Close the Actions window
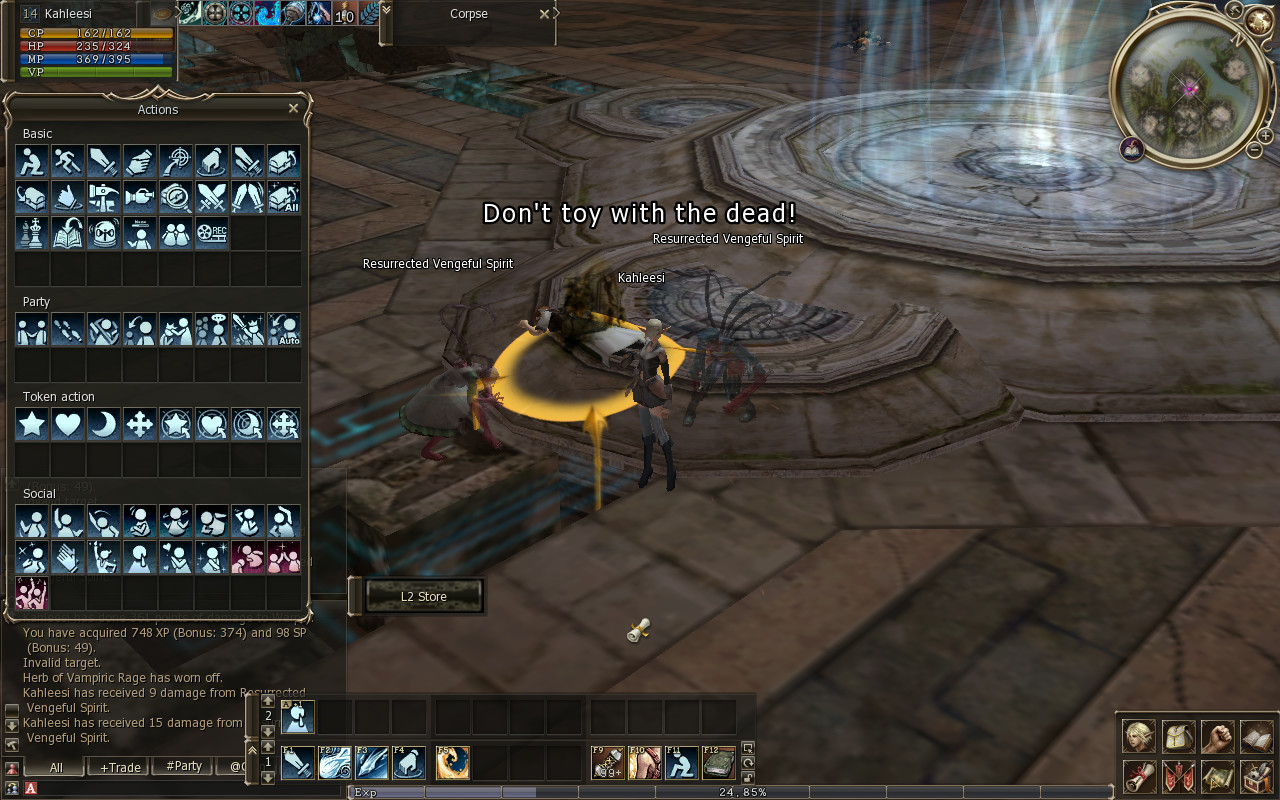Viewport: 1280px width, 800px height. pos(293,108)
